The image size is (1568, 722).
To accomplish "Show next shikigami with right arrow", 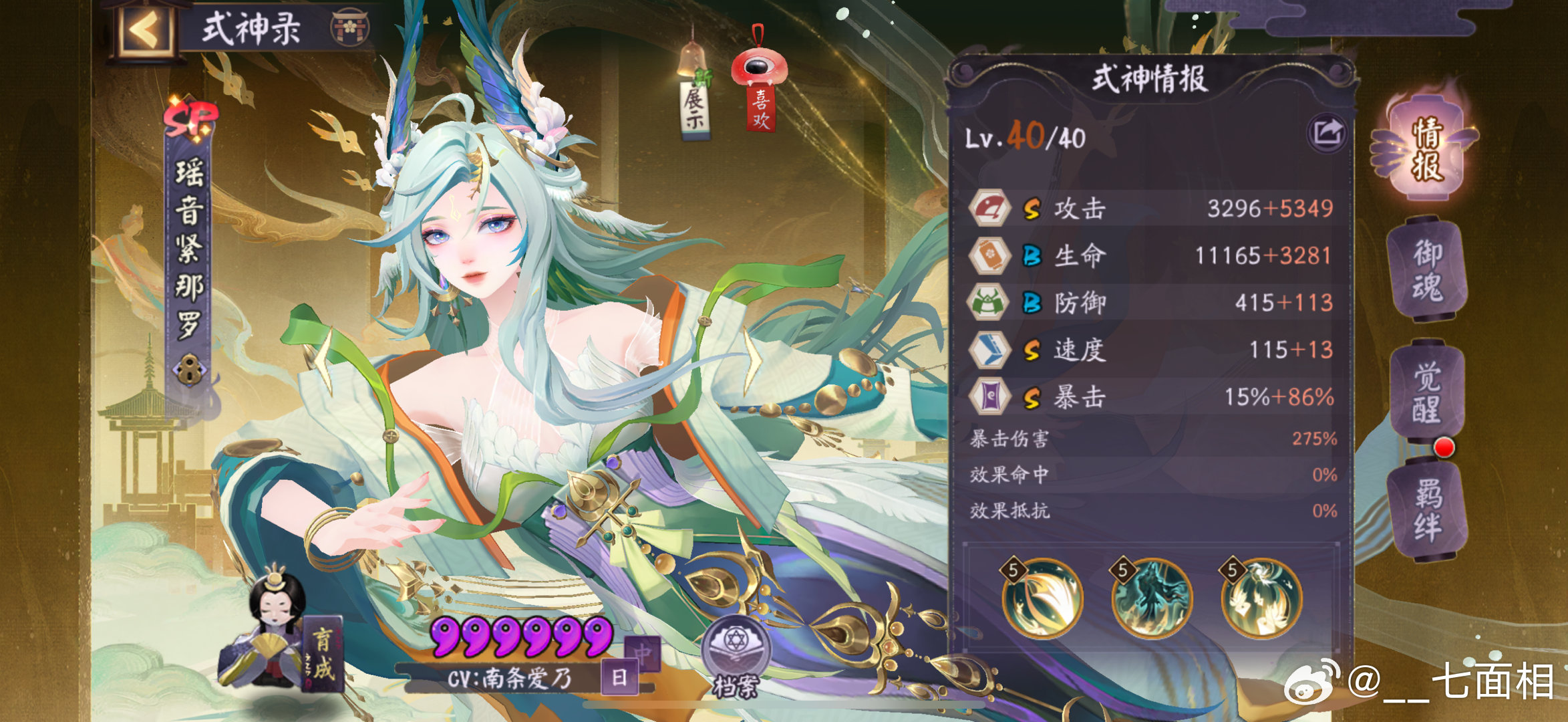I will click(754, 359).
